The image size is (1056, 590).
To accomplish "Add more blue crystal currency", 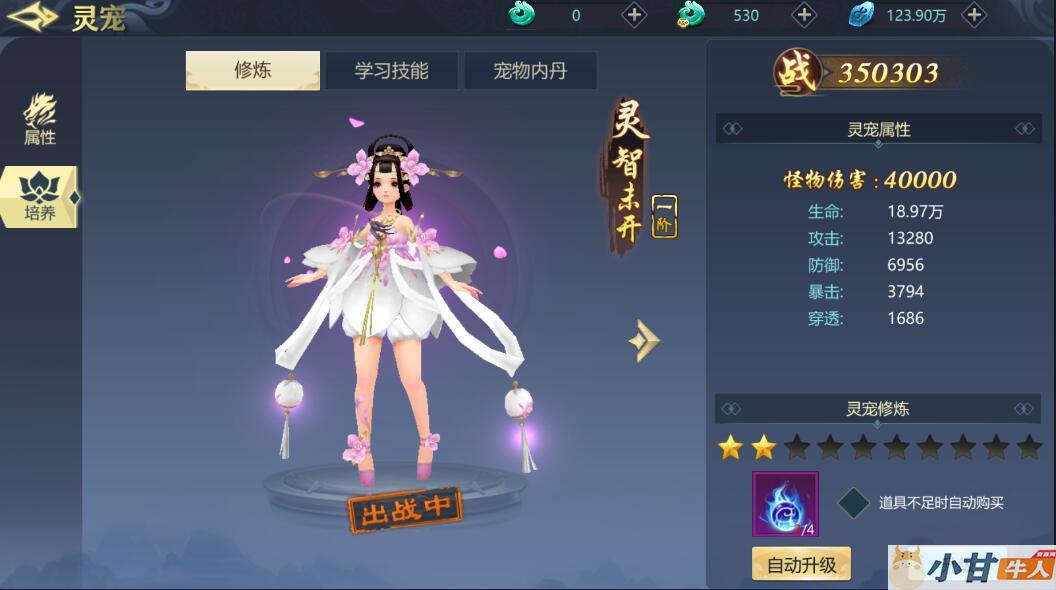I will point(974,15).
